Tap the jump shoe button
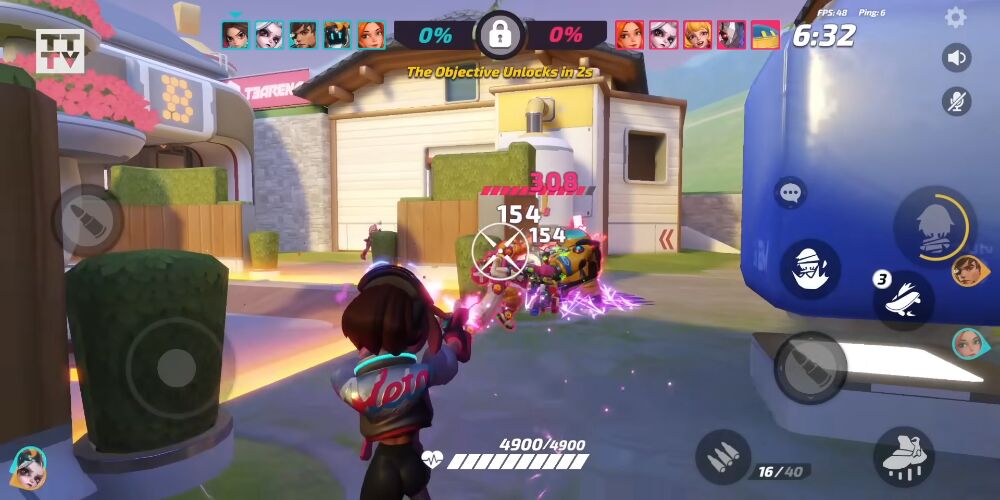 pos(903,457)
